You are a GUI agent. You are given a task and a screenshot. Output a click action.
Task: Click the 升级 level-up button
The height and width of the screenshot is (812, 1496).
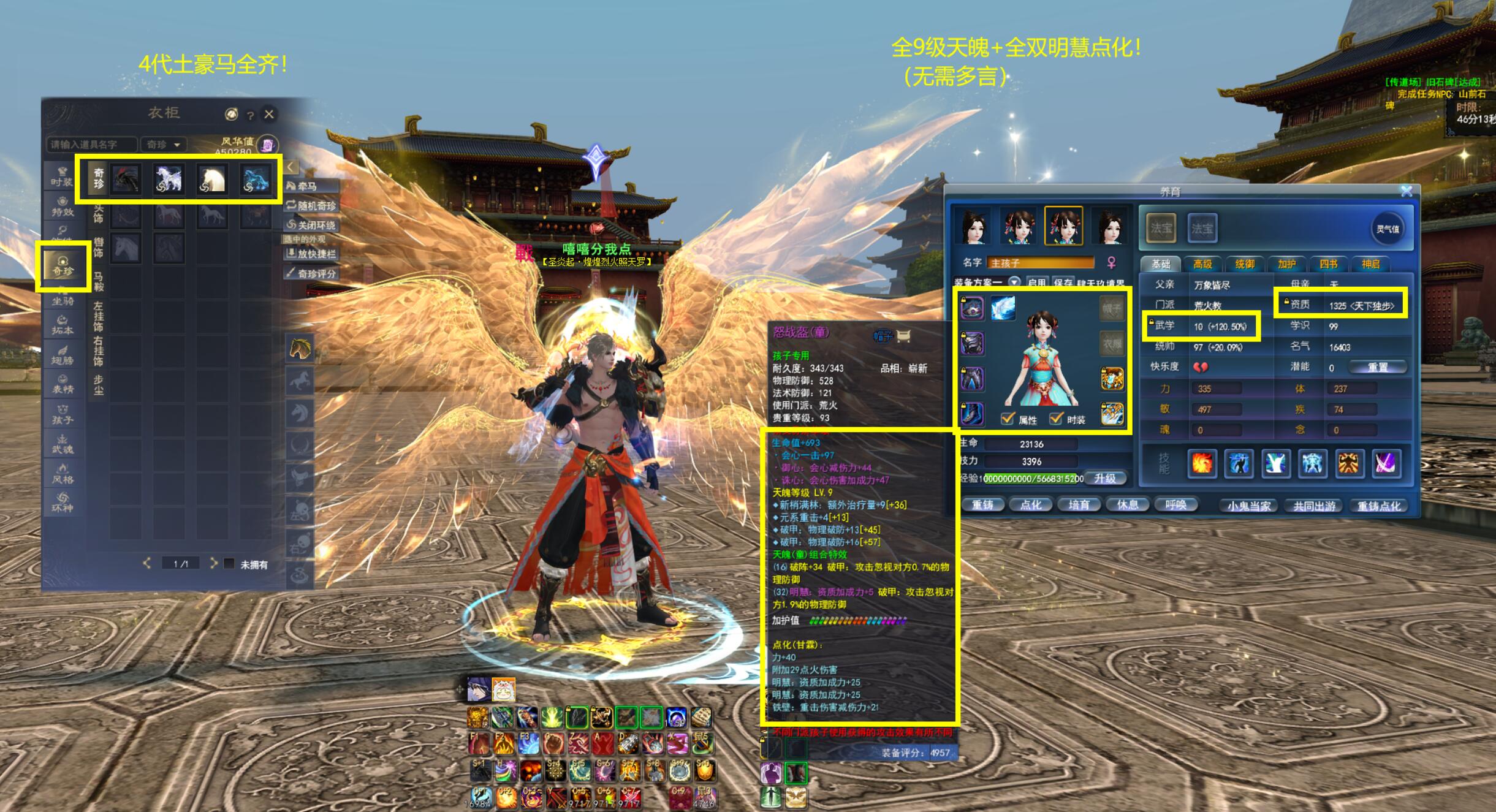[x=1105, y=478]
